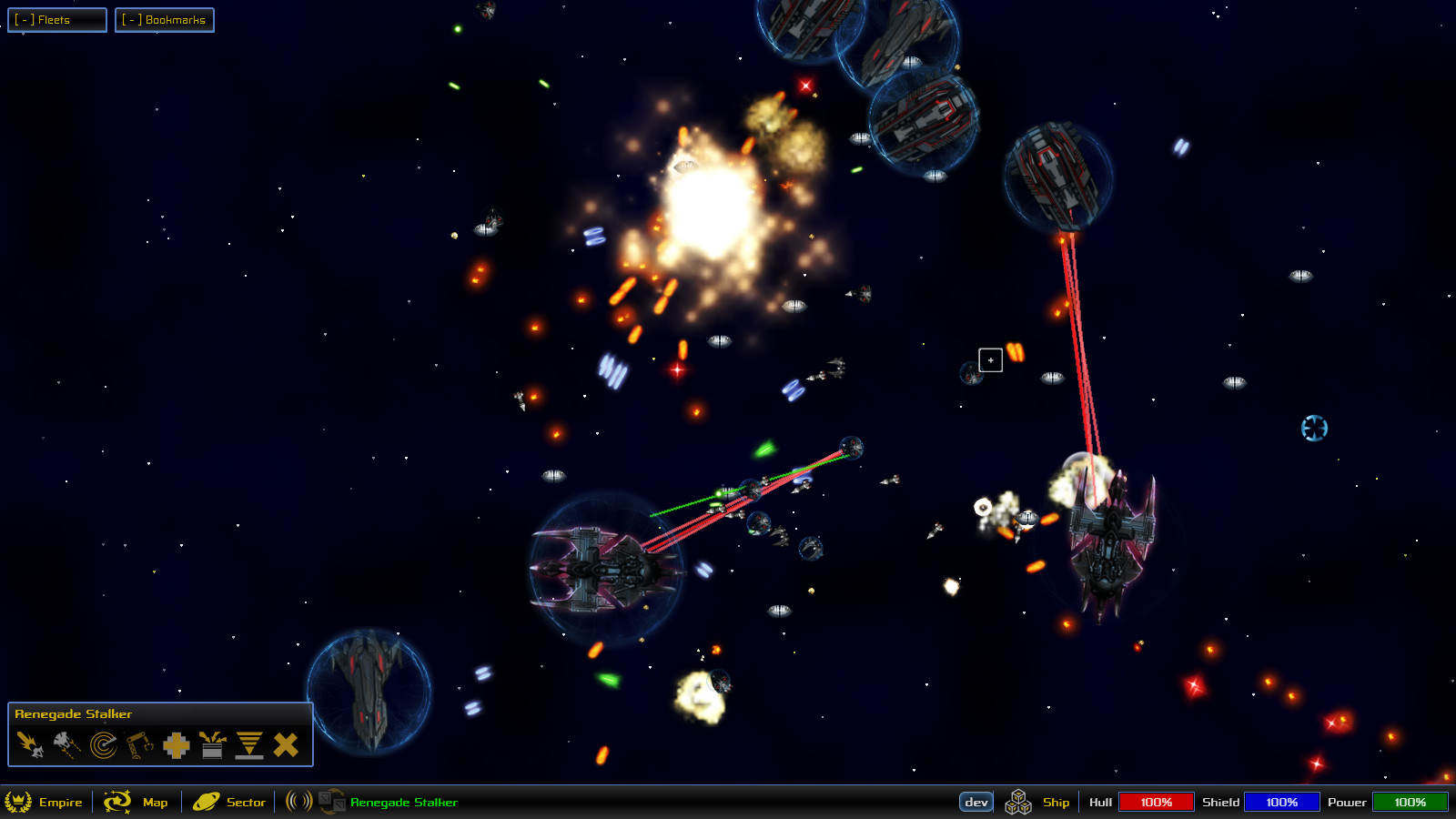Screen dimensions: 1456x819
Task: Select the attack command icon
Action: point(29,744)
